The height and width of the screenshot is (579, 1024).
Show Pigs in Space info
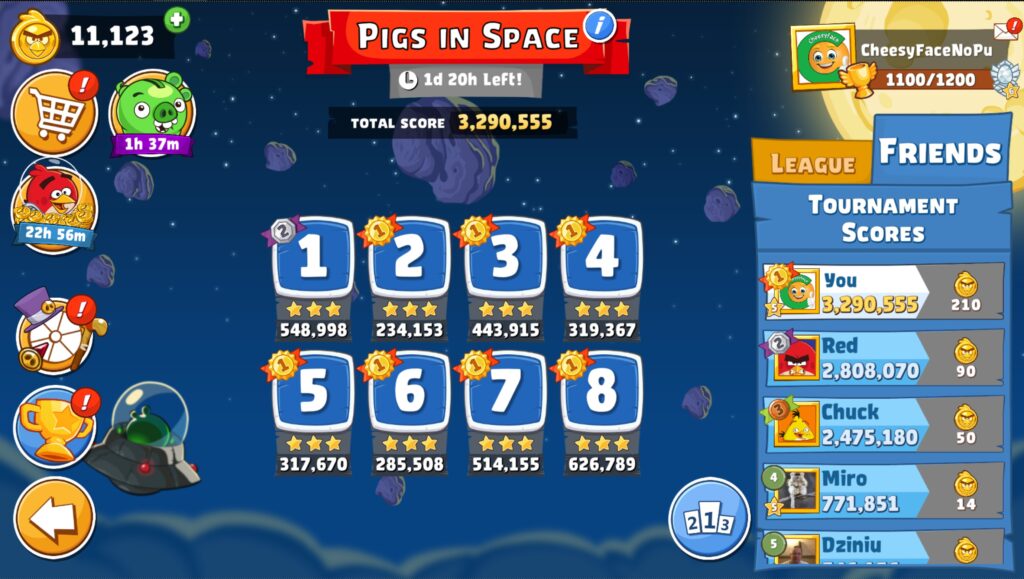599,25
